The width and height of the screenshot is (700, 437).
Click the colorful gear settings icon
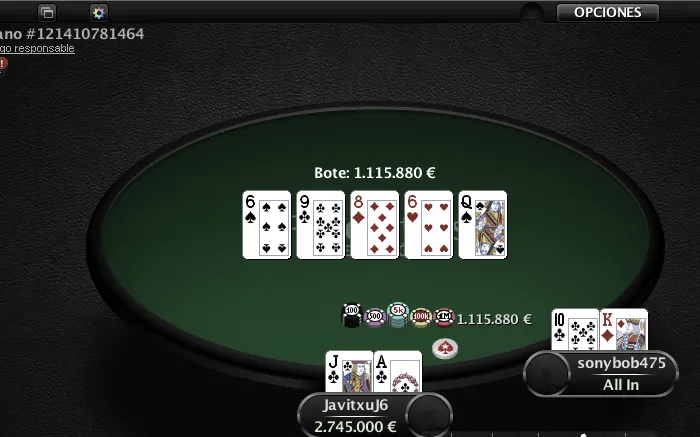(x=98, y=13)
